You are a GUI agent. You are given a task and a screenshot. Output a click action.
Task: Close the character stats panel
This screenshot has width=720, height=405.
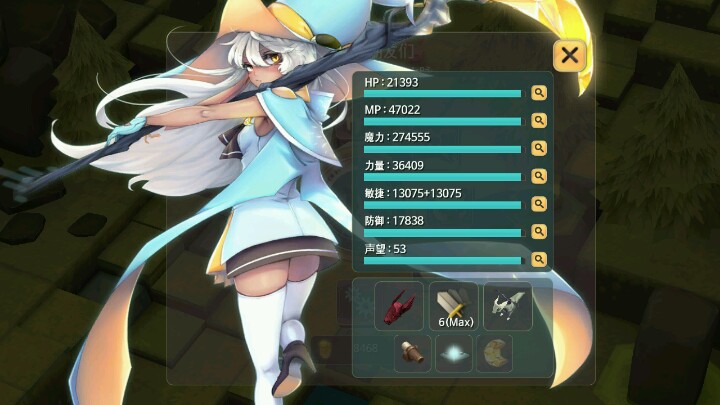[569, 55]
